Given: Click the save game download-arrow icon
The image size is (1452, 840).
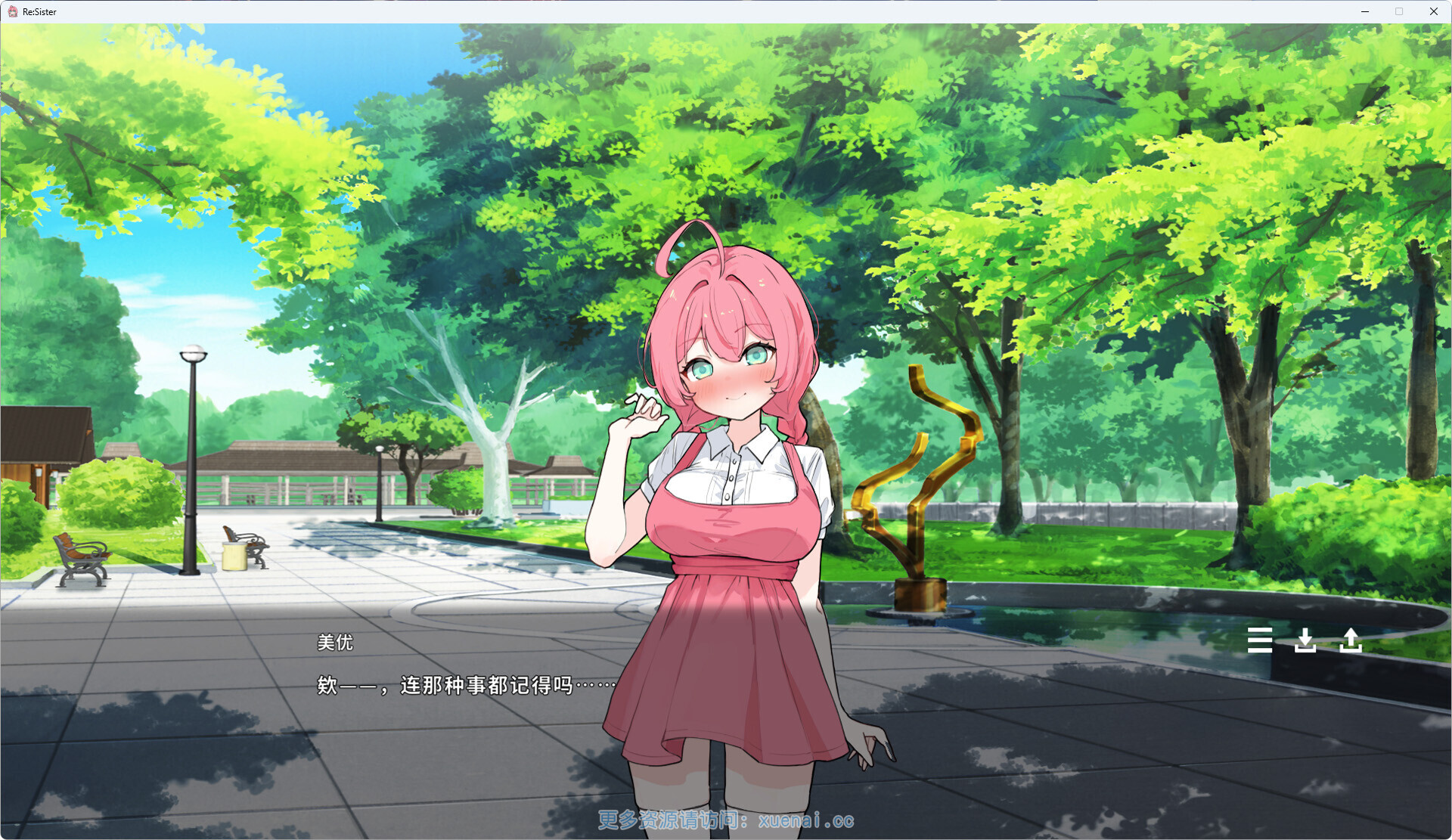Looking at the screenshot, I should [x=1305, y=640].
